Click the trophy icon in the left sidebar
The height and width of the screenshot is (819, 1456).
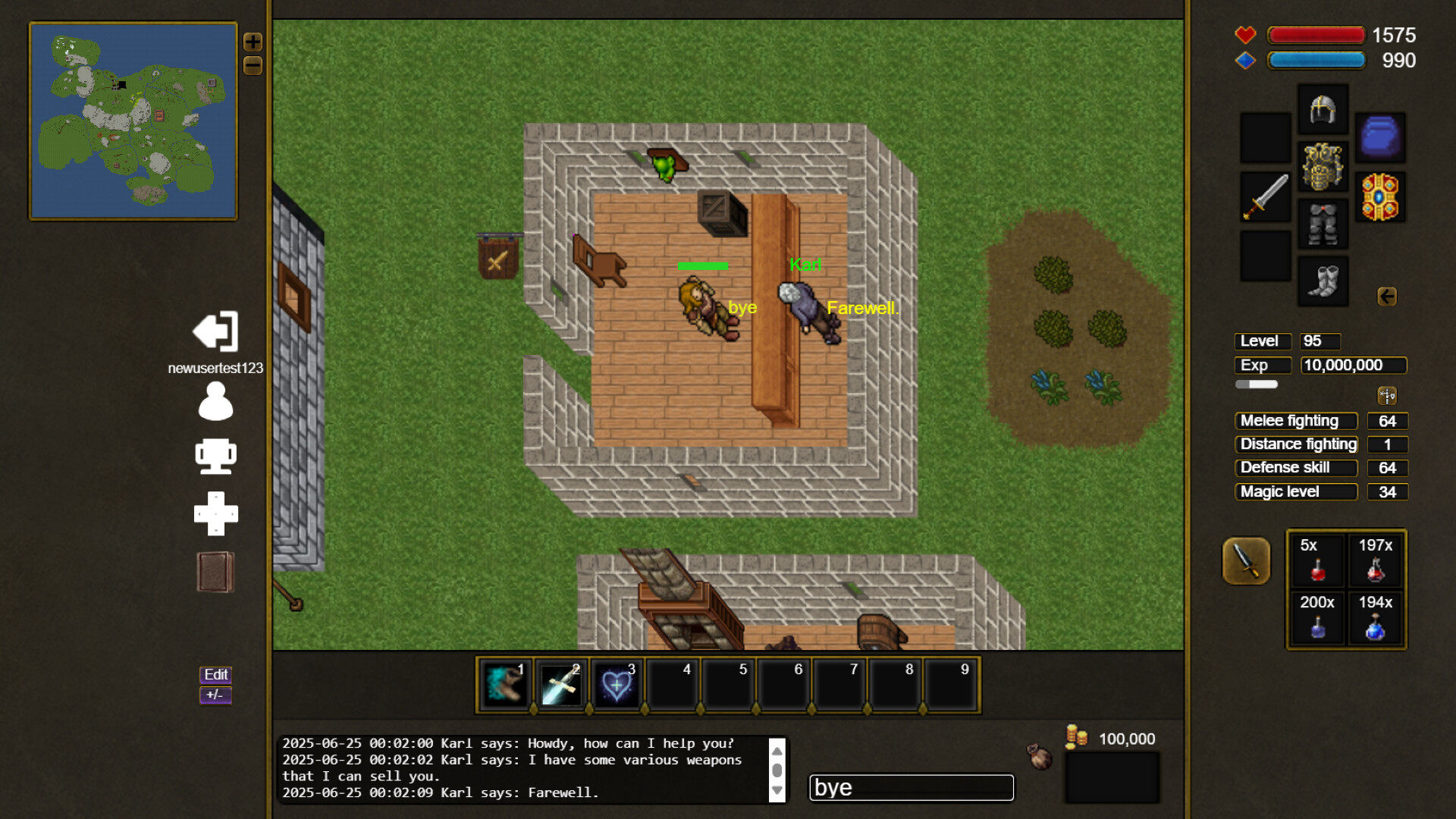[x=215, y=456]
